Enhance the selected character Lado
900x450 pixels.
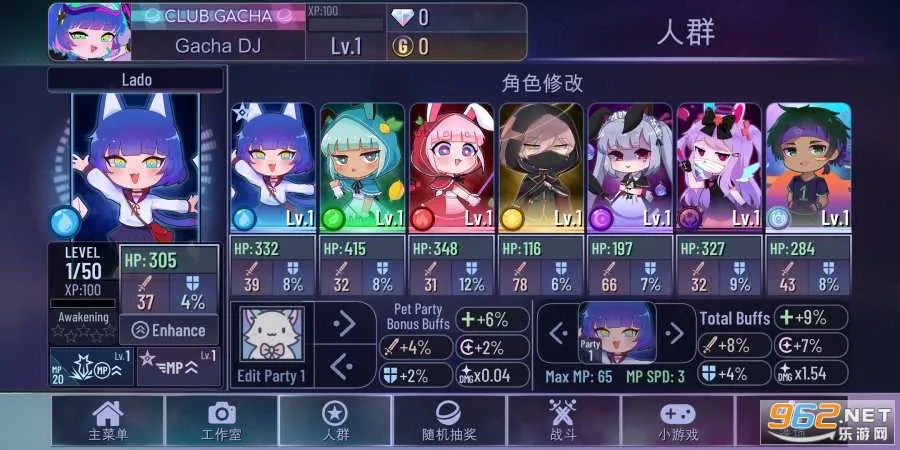click(x=169, y=330)
